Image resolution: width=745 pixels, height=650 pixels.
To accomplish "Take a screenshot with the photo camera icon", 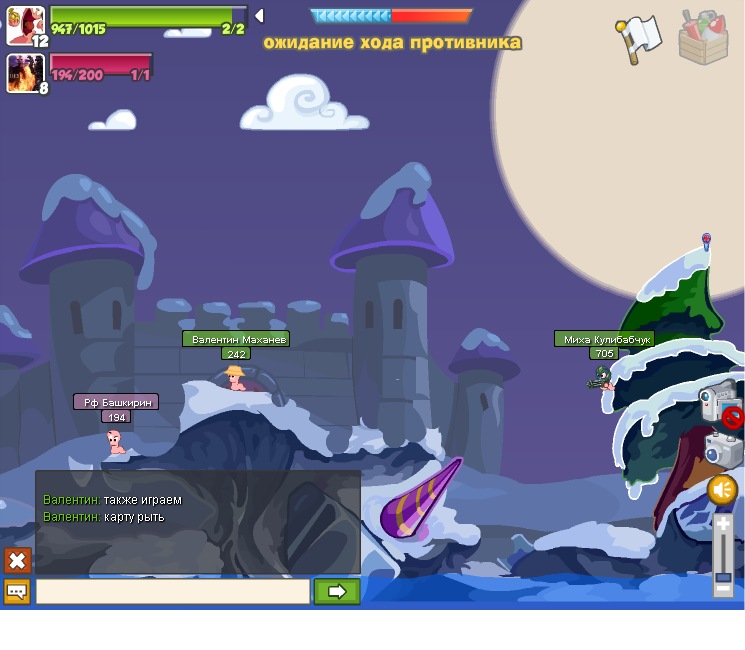I will 723,449.
